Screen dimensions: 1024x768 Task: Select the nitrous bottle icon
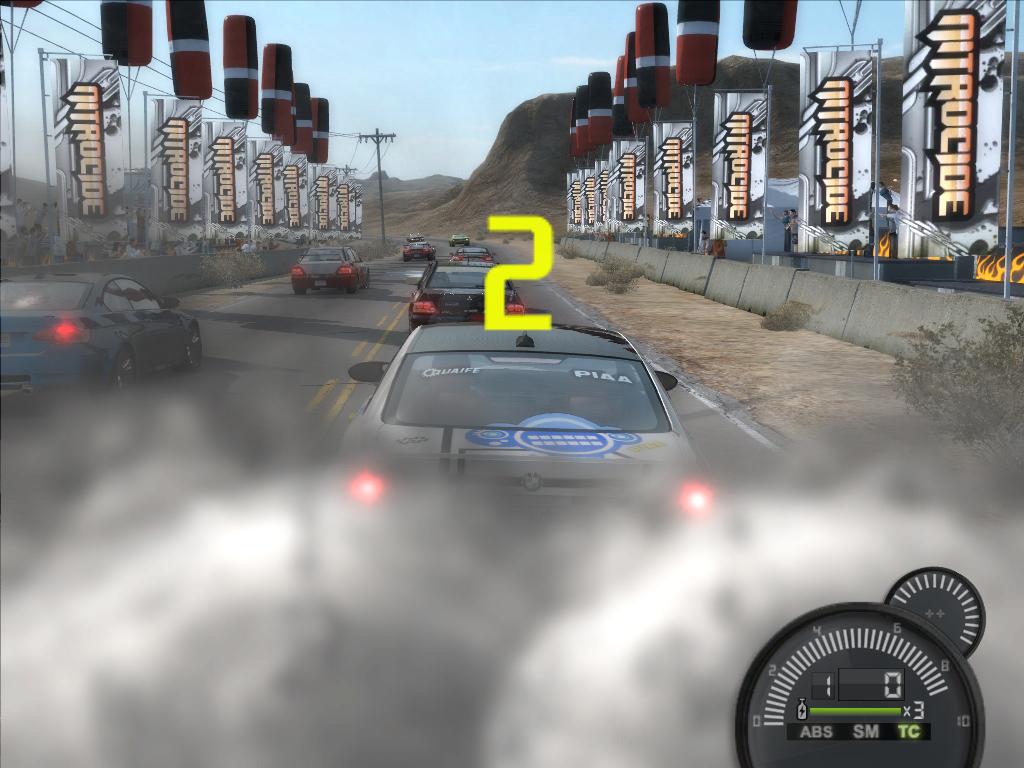click(x=800, y=711)
